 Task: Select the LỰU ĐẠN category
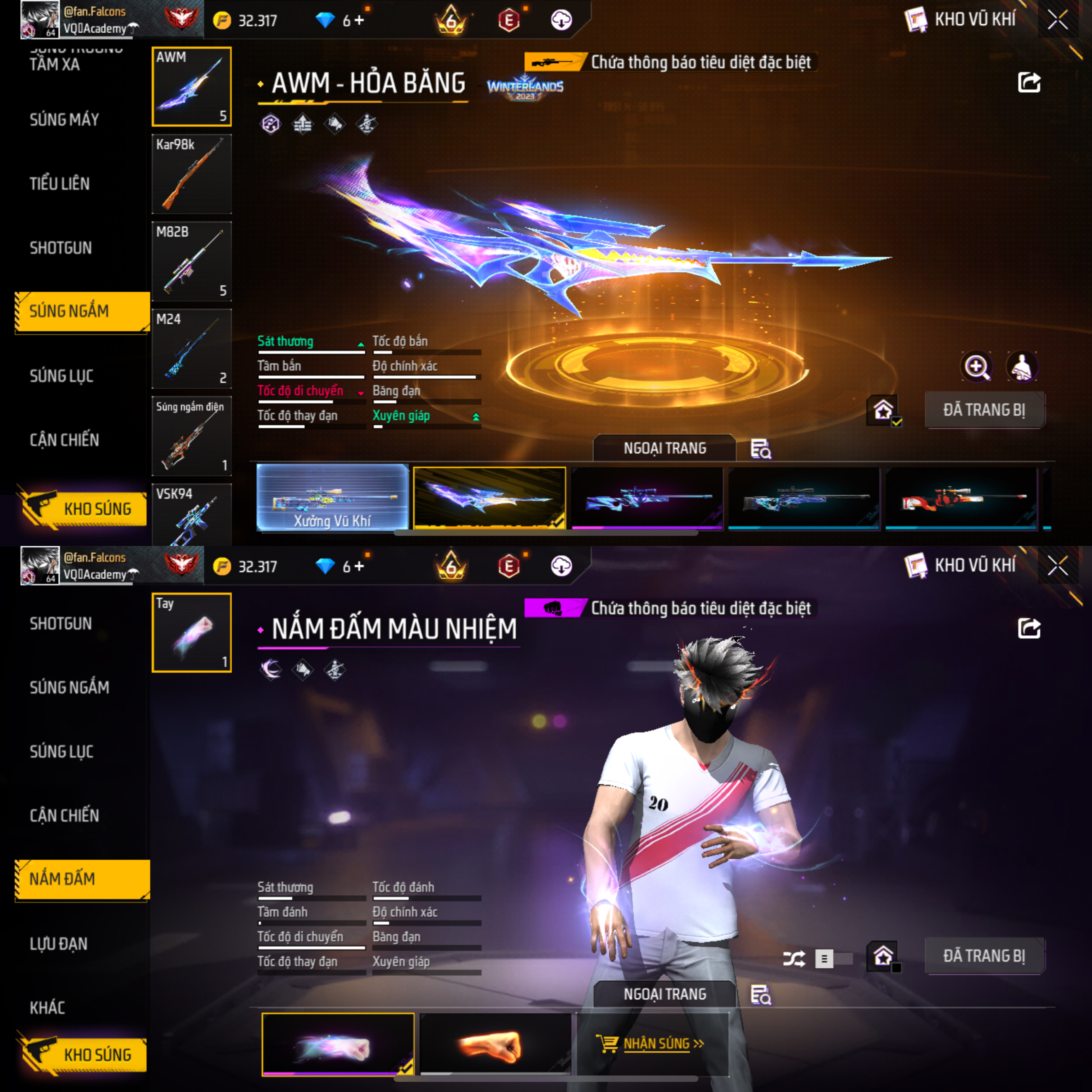tap(59, 943)
